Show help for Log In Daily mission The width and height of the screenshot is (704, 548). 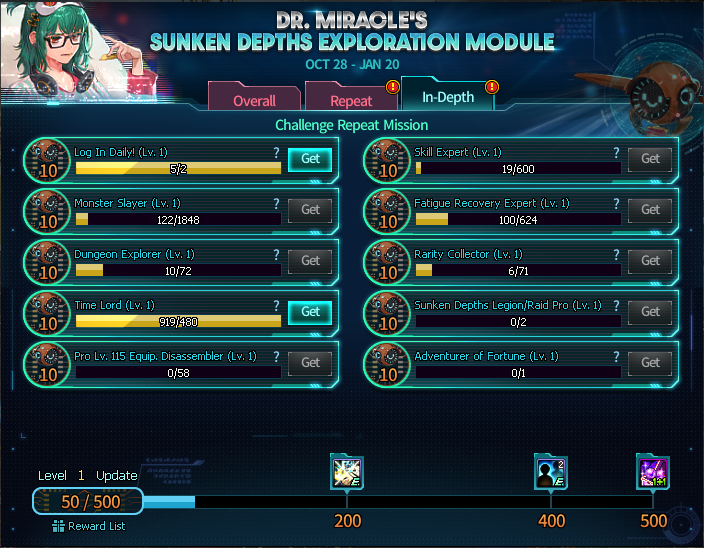click(x=276, y=153)
